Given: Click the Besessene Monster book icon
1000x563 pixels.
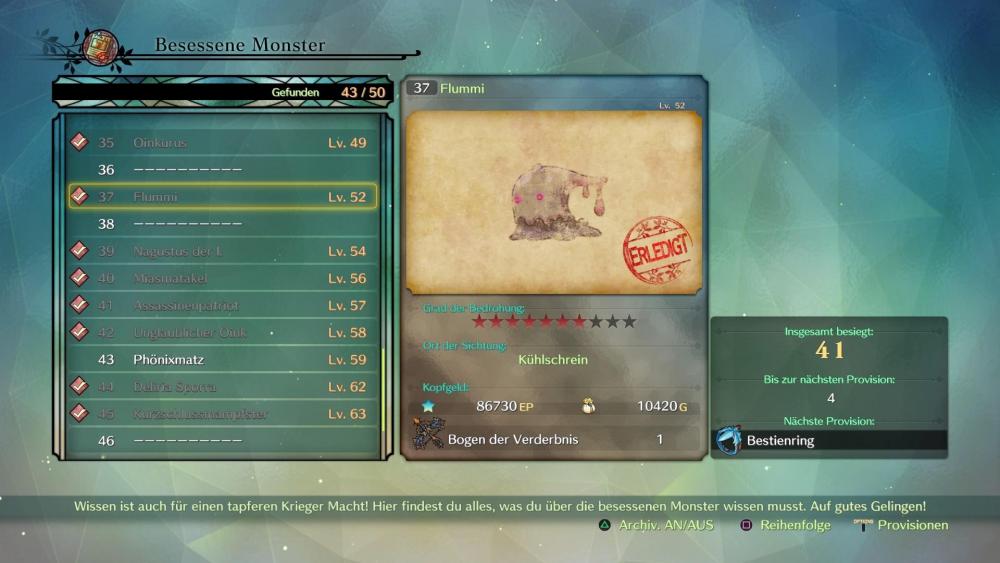Looking at the screenshot, I should coord(101,46).
